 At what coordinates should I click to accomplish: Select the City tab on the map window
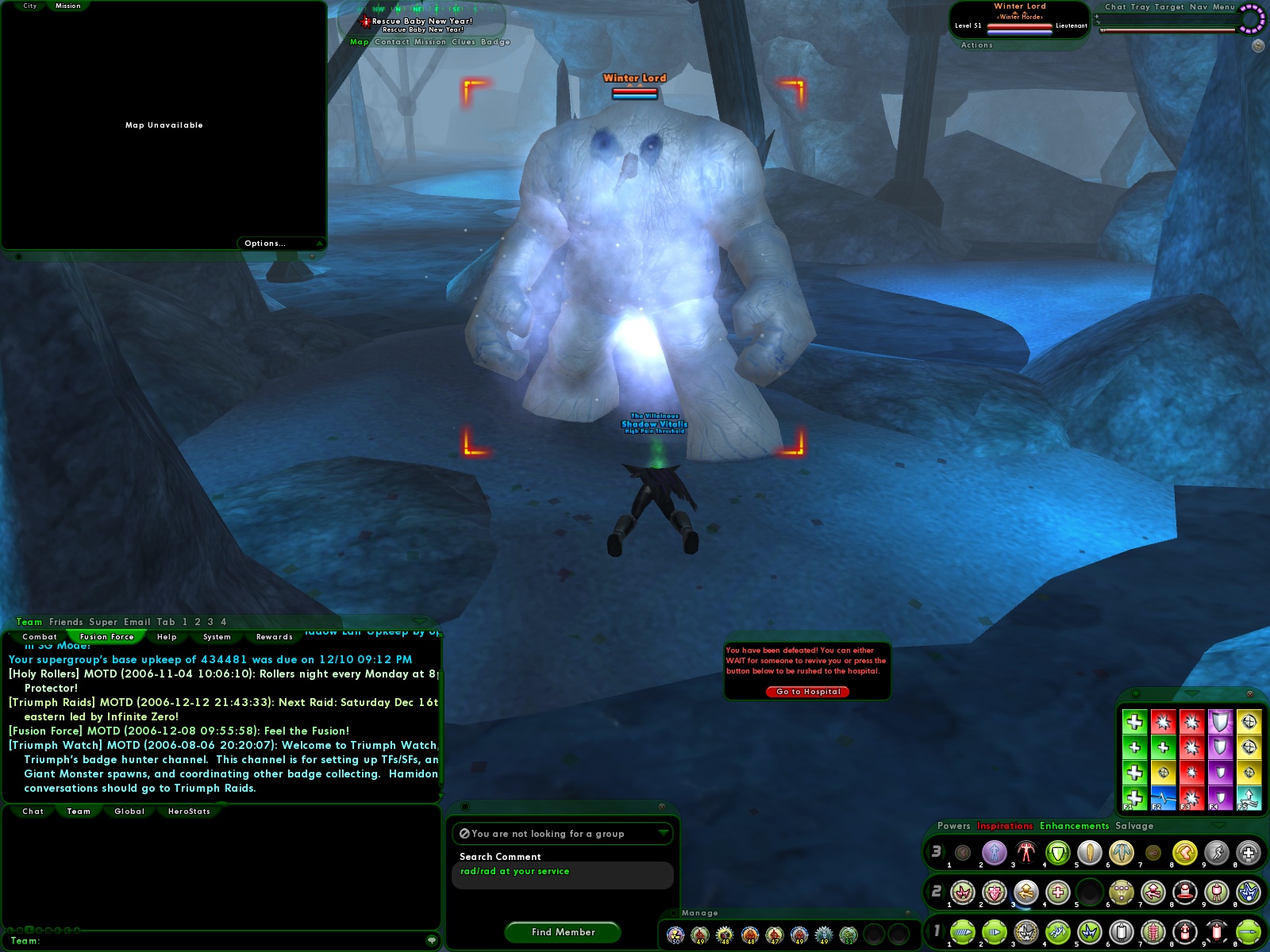29,5
